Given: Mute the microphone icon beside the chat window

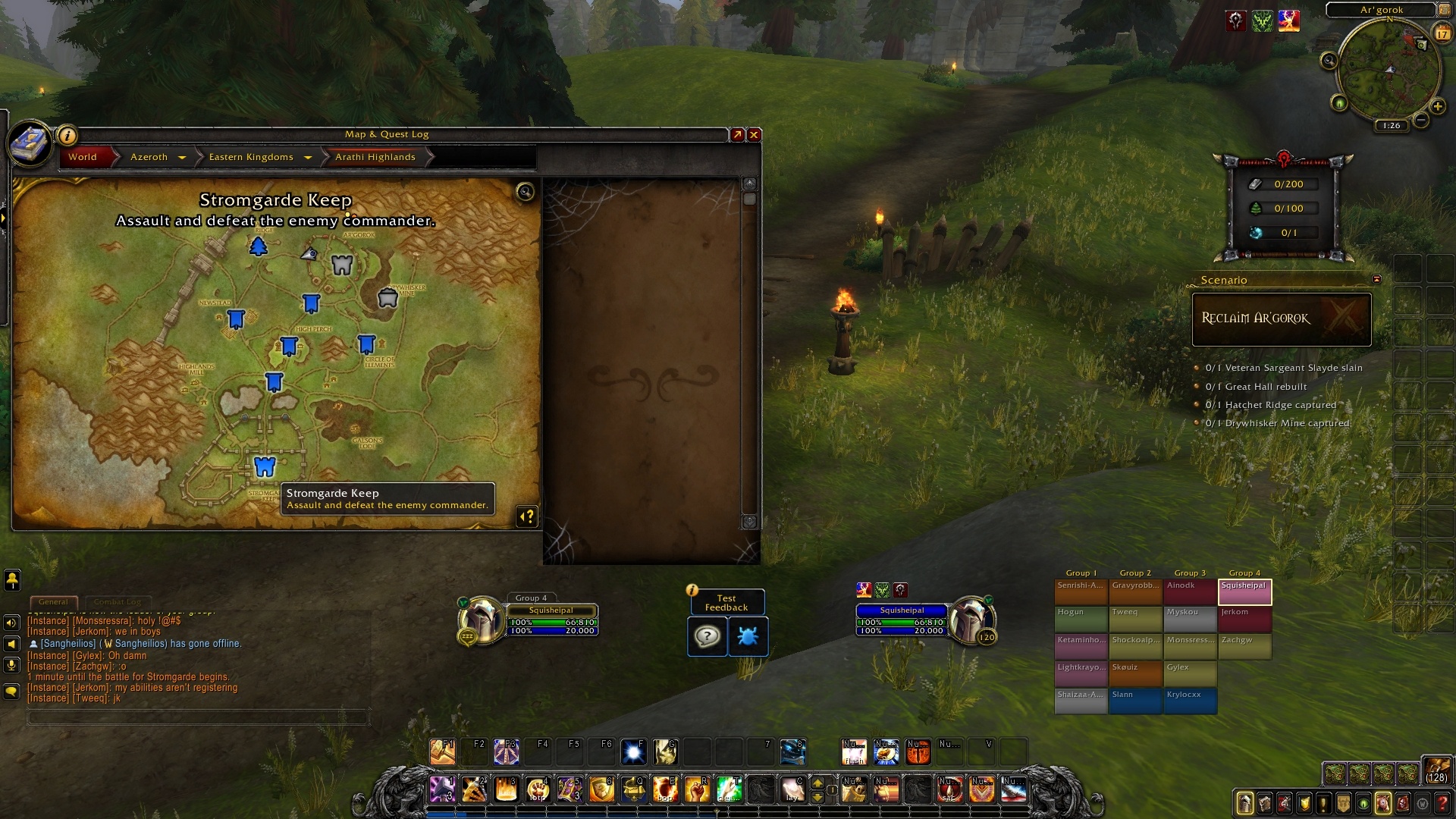Looking at the screenshot, I should [11, 666].
